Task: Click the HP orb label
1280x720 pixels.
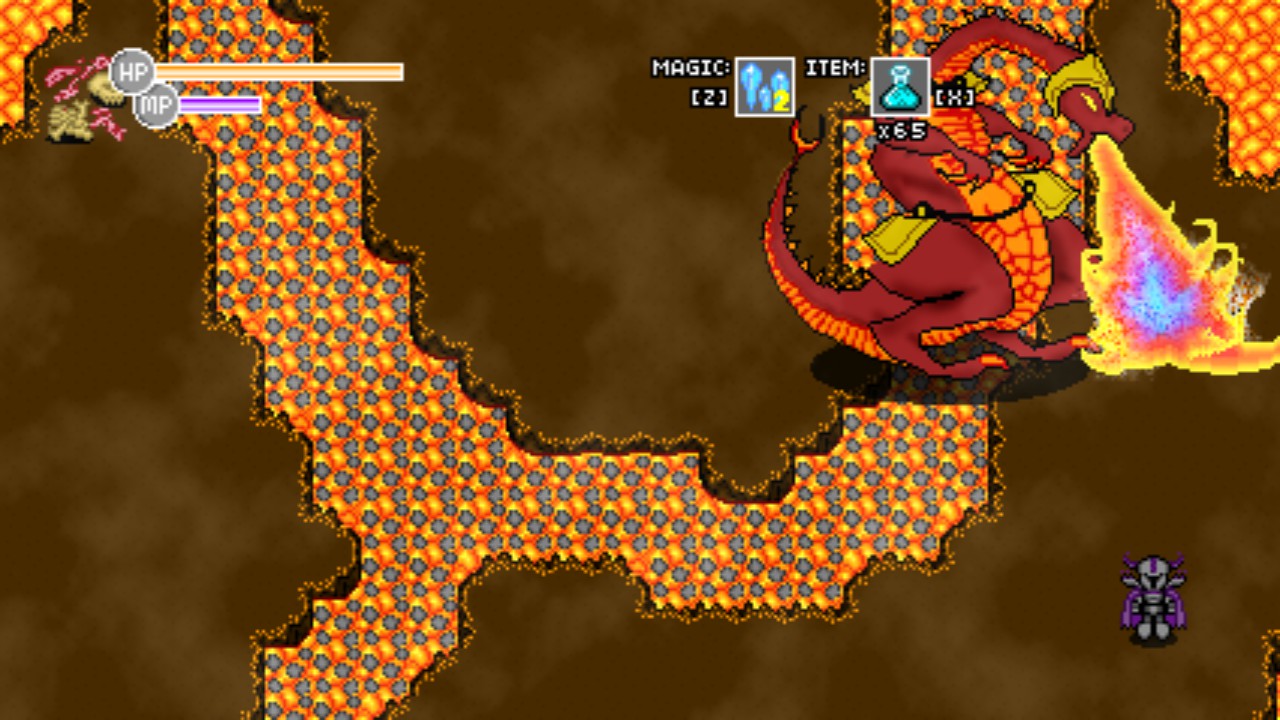Action: [x=133, y=71]
